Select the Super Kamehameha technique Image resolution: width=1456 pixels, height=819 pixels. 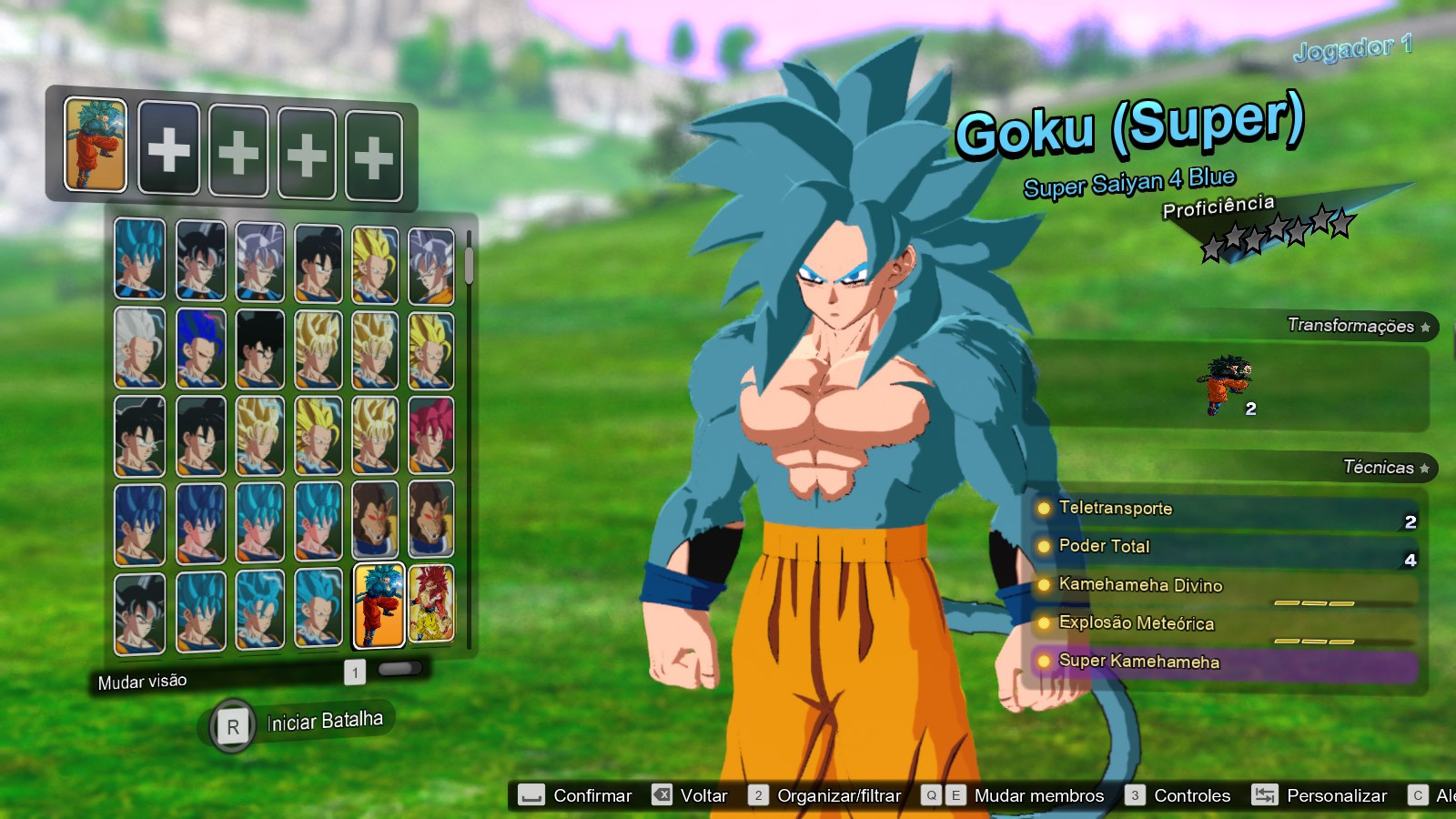[x=1137, y=662]
